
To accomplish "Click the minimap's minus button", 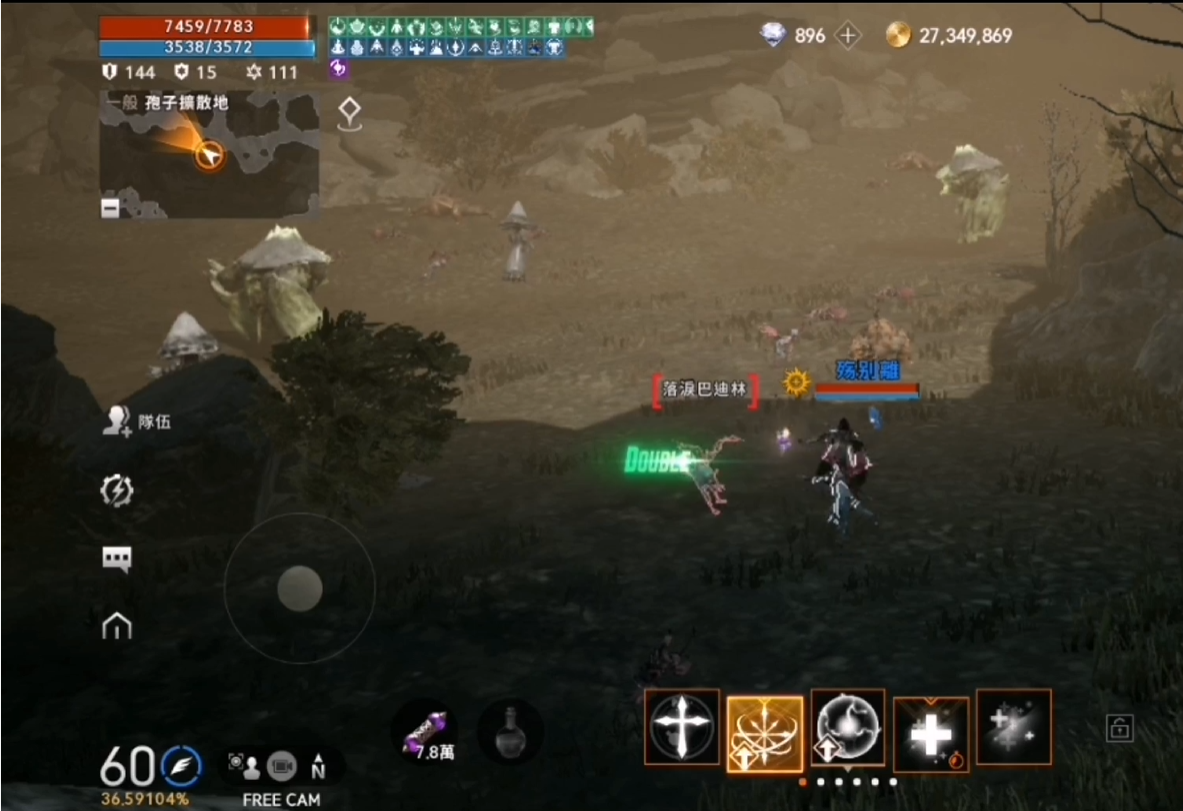I will (110, 207).
